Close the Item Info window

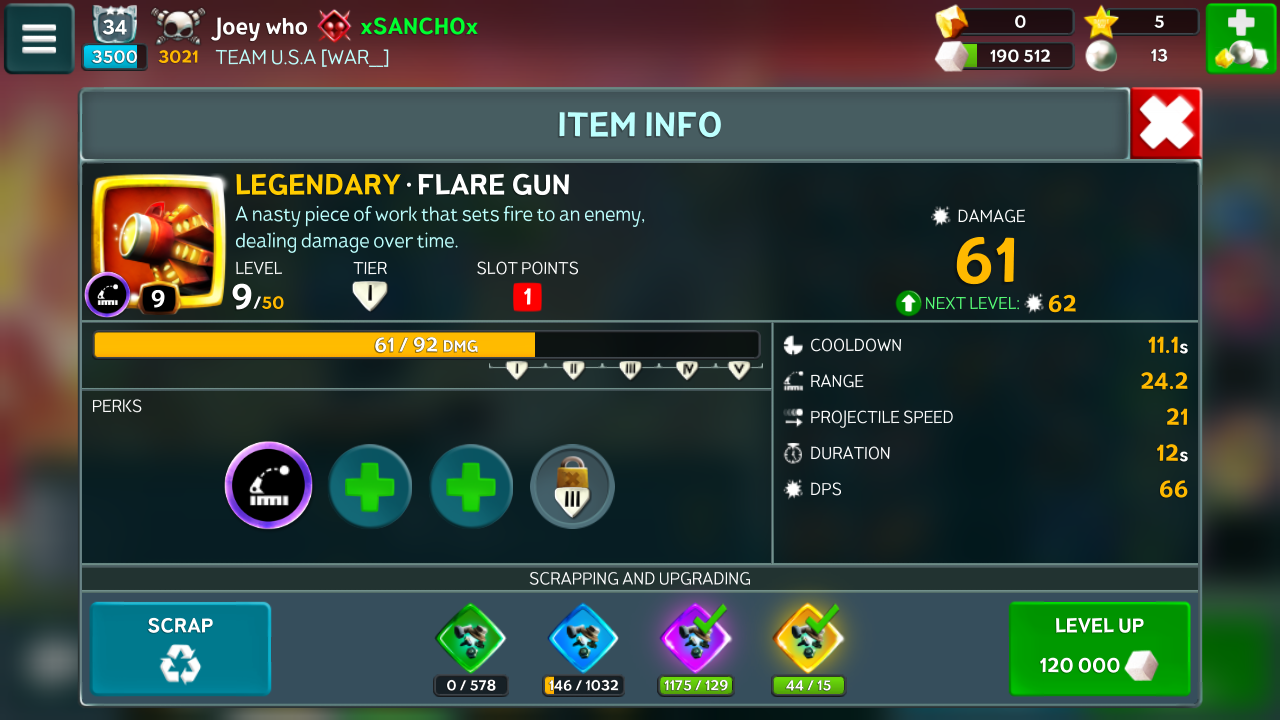pyautogui.click(x=1165, y=124)
